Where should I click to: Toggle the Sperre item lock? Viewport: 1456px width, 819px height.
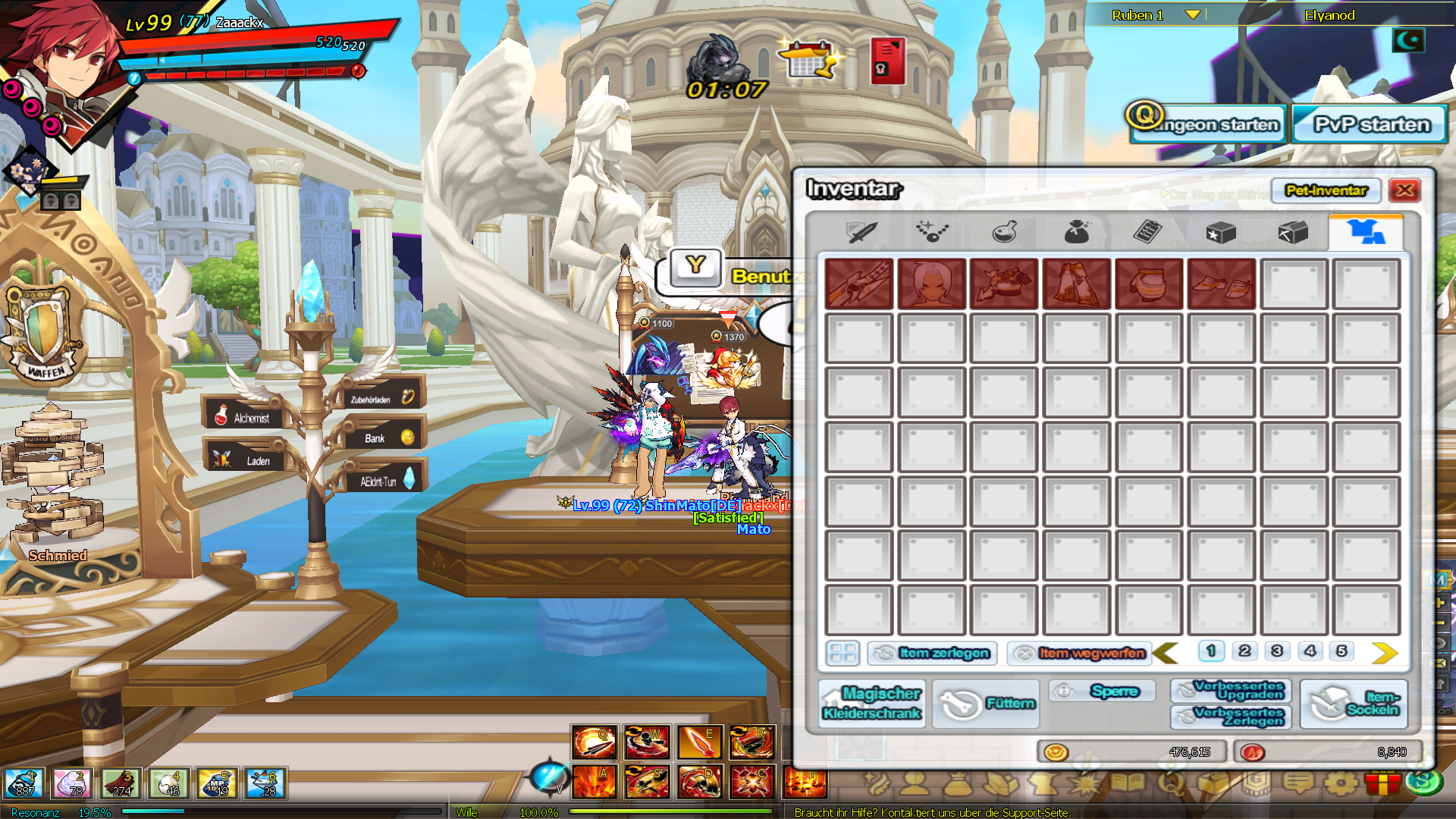click(1102, 691)
